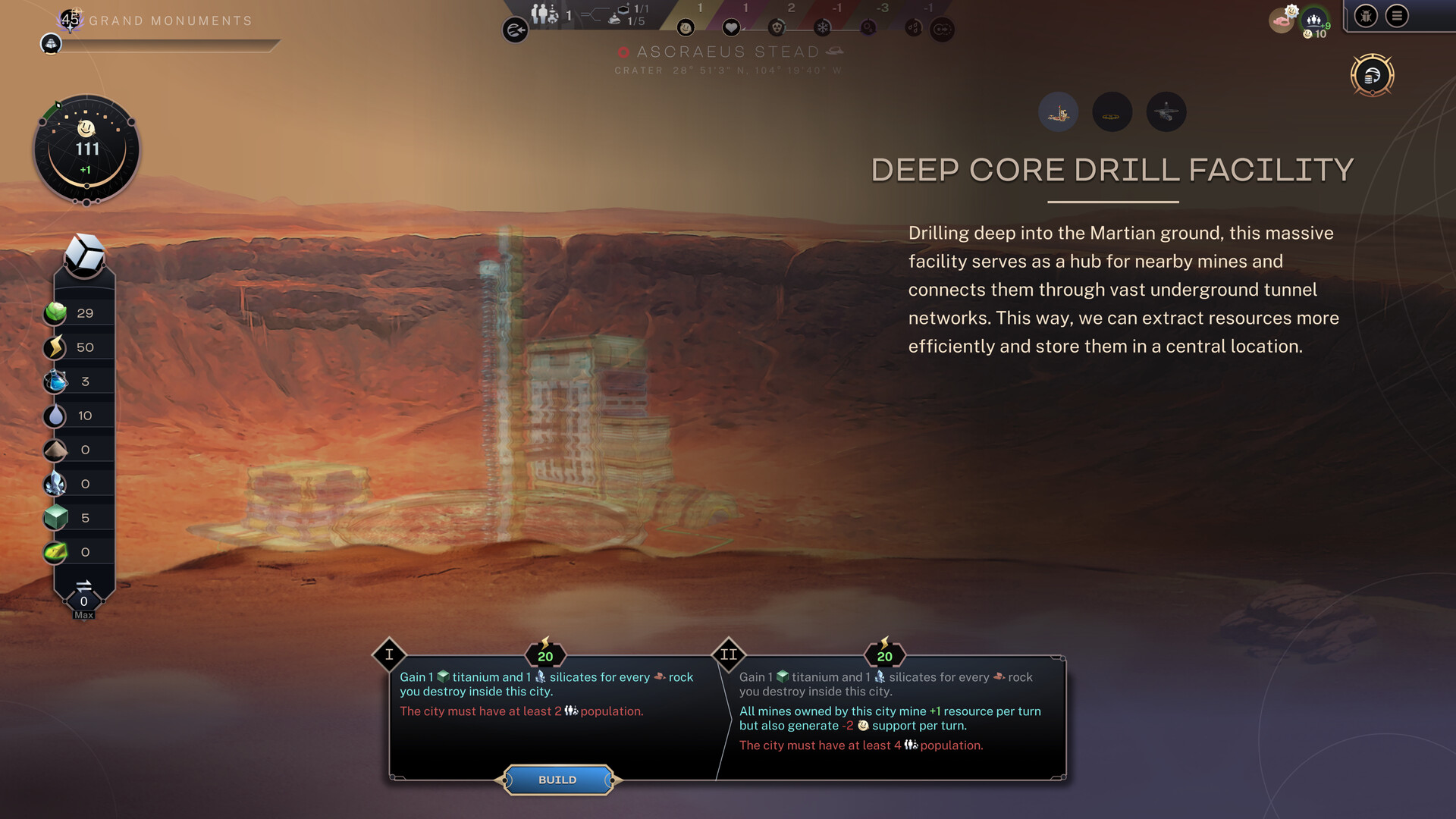
Task: Select the tier II upgrade panel
Action: coord(891,713)
